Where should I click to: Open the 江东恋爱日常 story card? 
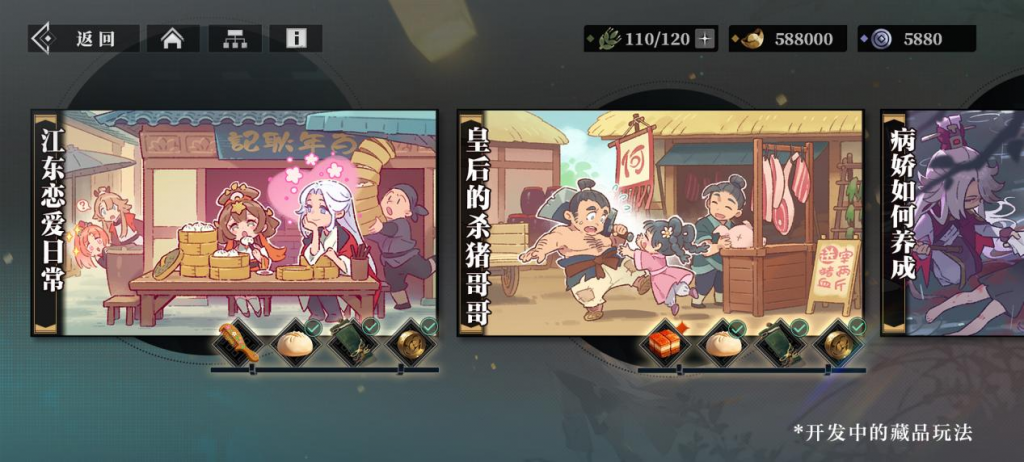pyautogui.click(x=235, y=220)
